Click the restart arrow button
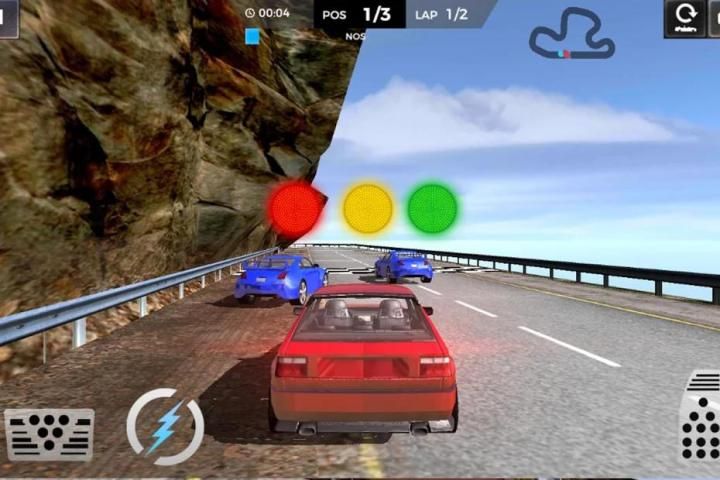 (x=686, y=17)
